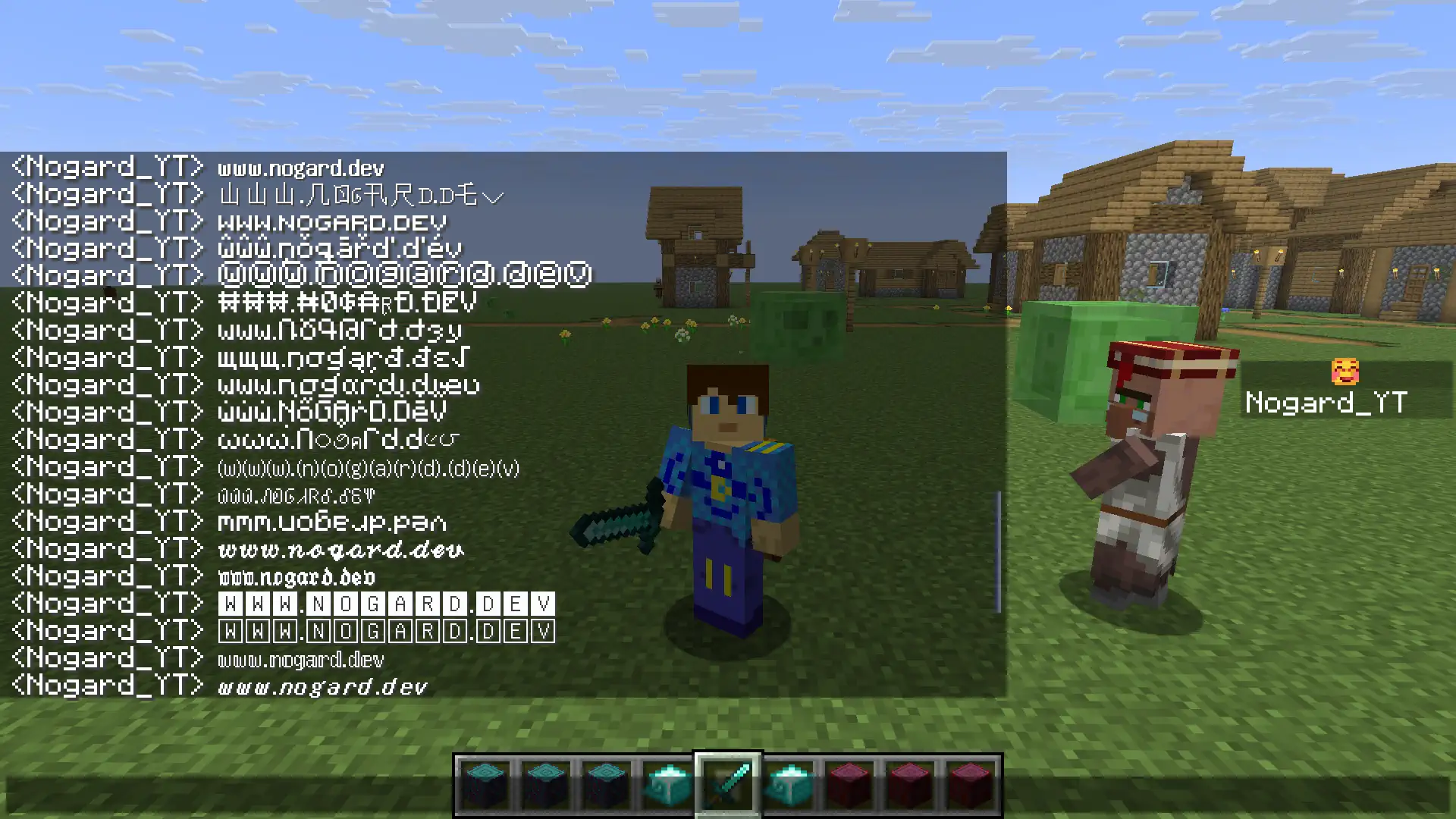Click the (w)(w)(w) parenthesized chat message

pos(366,468)
